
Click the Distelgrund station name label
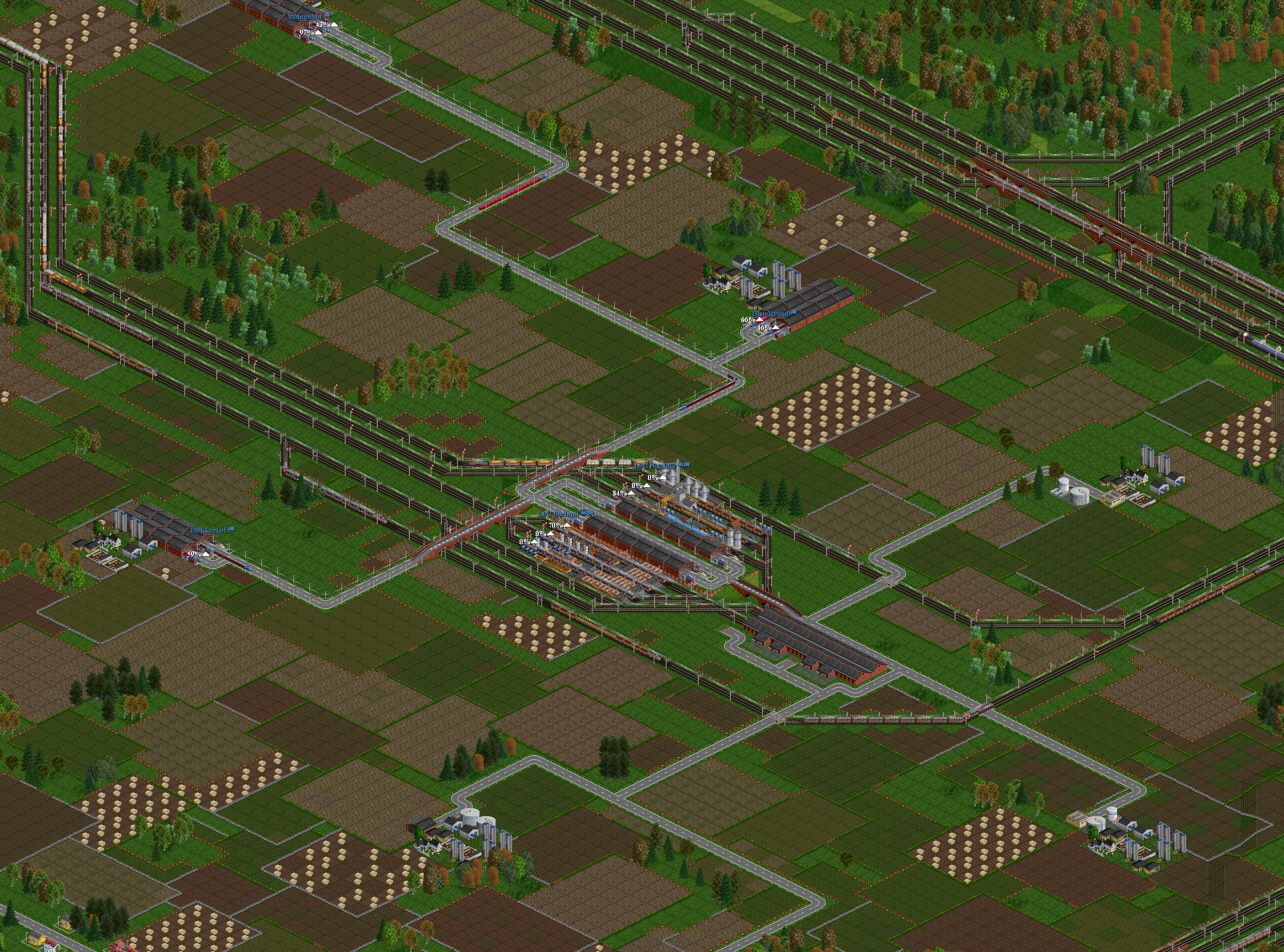point(770,313)
